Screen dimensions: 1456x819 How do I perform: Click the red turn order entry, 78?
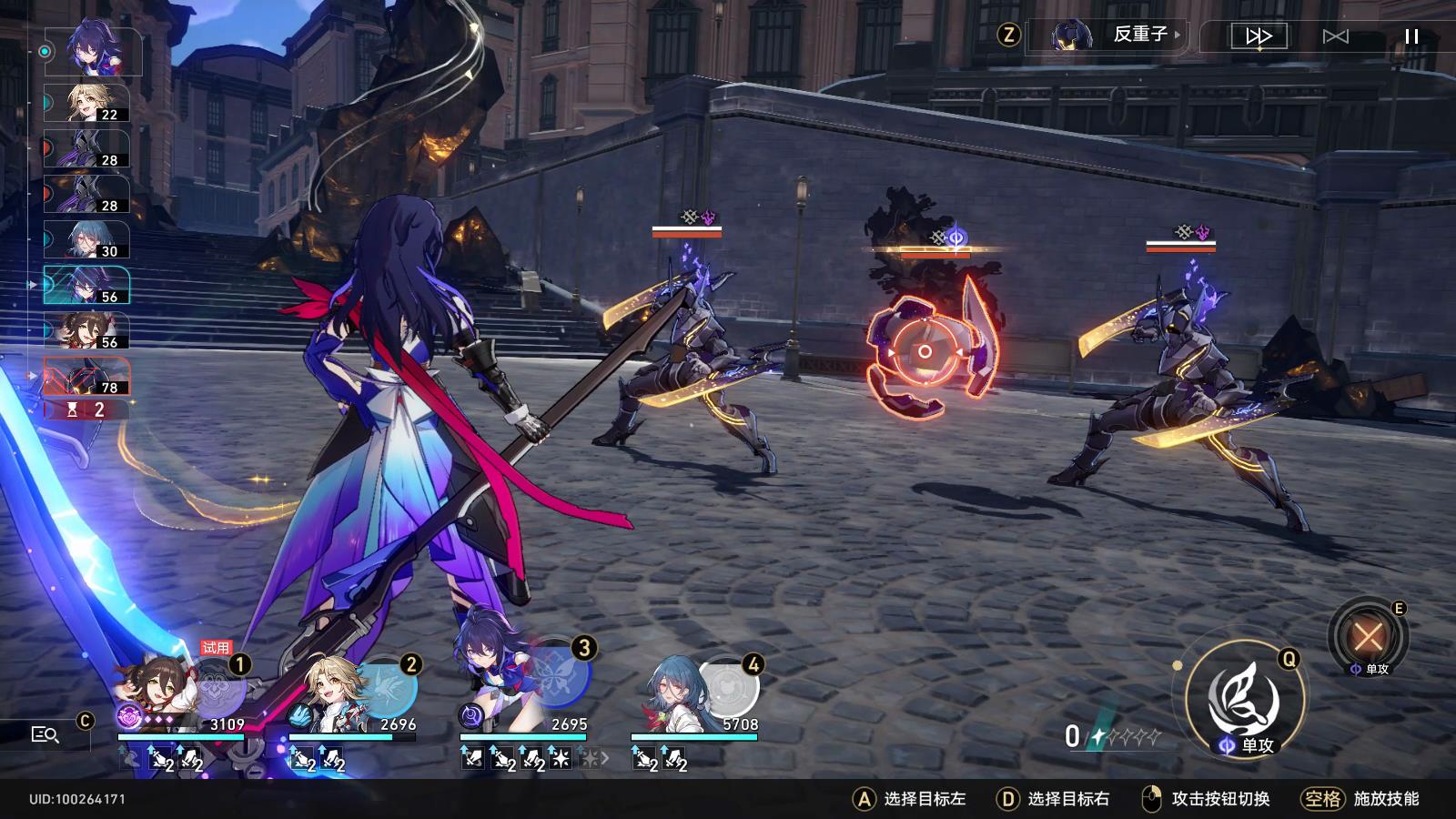pyautogui.click(x=87, y=376)
